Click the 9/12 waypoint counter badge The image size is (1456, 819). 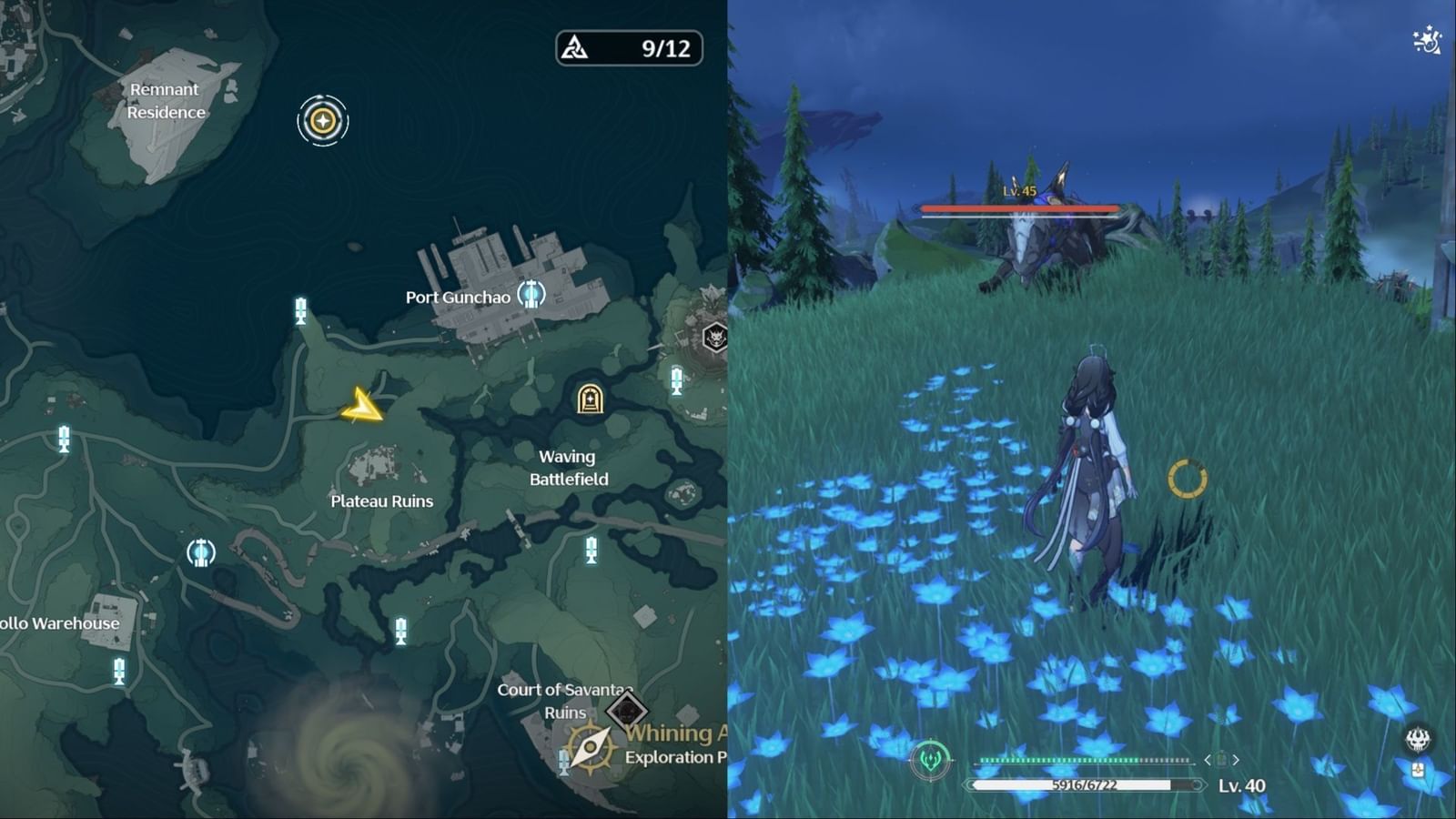(x=630, y=49)
